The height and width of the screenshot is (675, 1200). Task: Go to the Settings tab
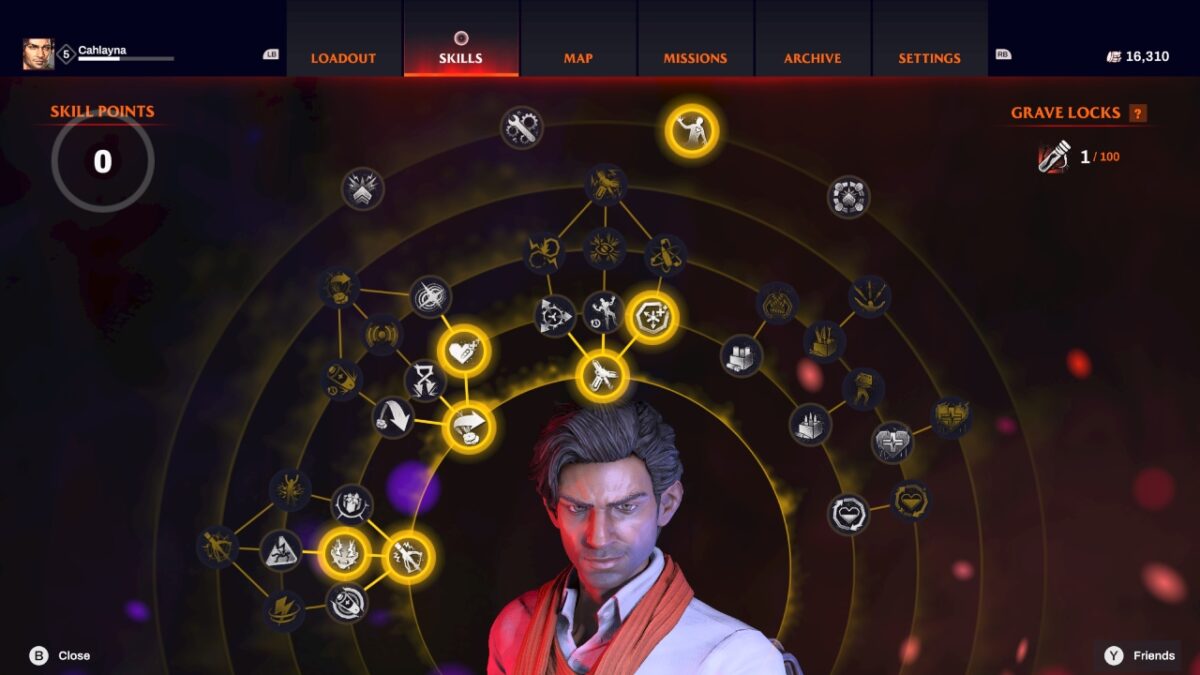tap(929, 58)
